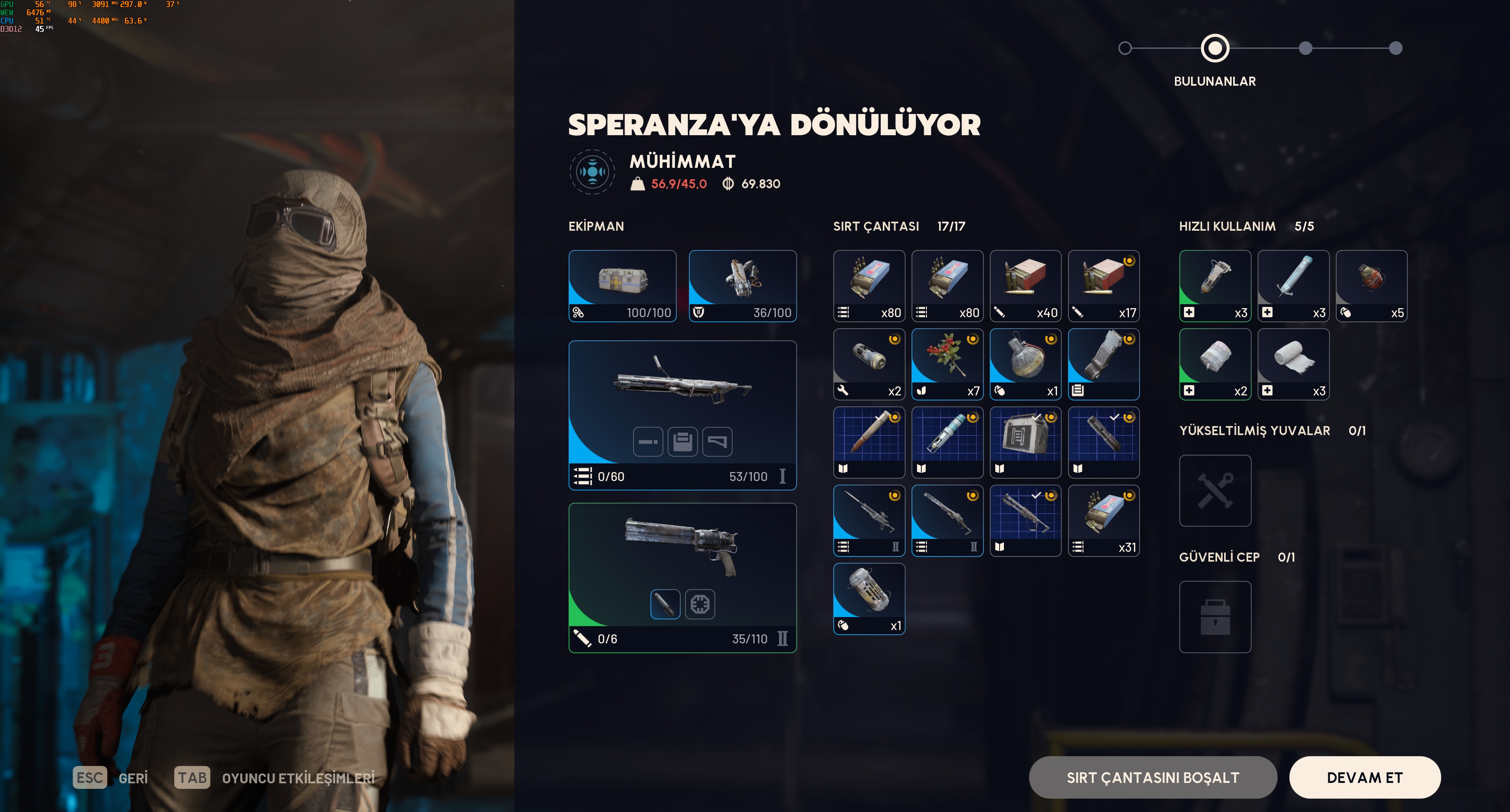Go to the first progress step dot

pos(1124,48)
